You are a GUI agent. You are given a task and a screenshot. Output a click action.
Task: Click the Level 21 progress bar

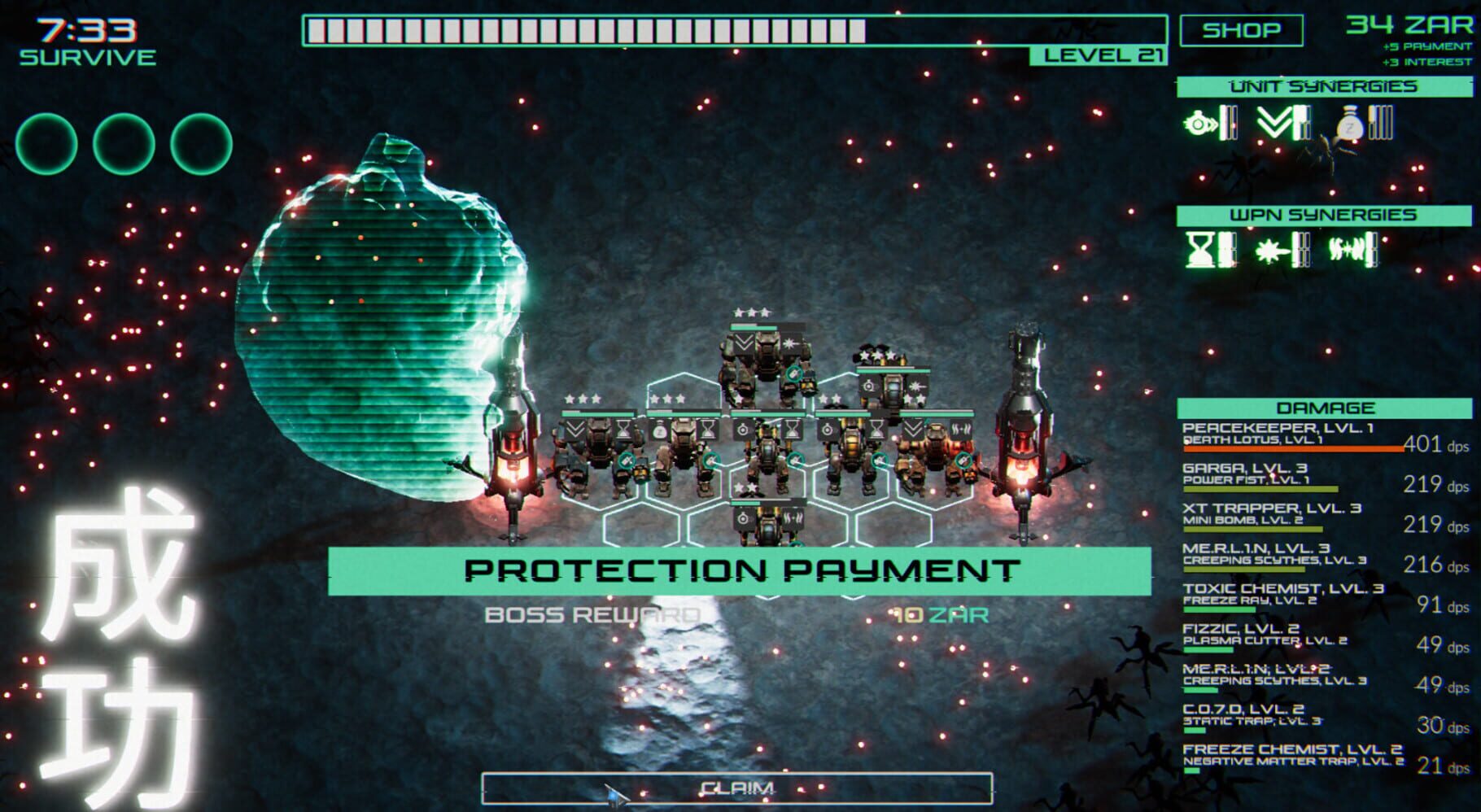[x=732, y=33]
